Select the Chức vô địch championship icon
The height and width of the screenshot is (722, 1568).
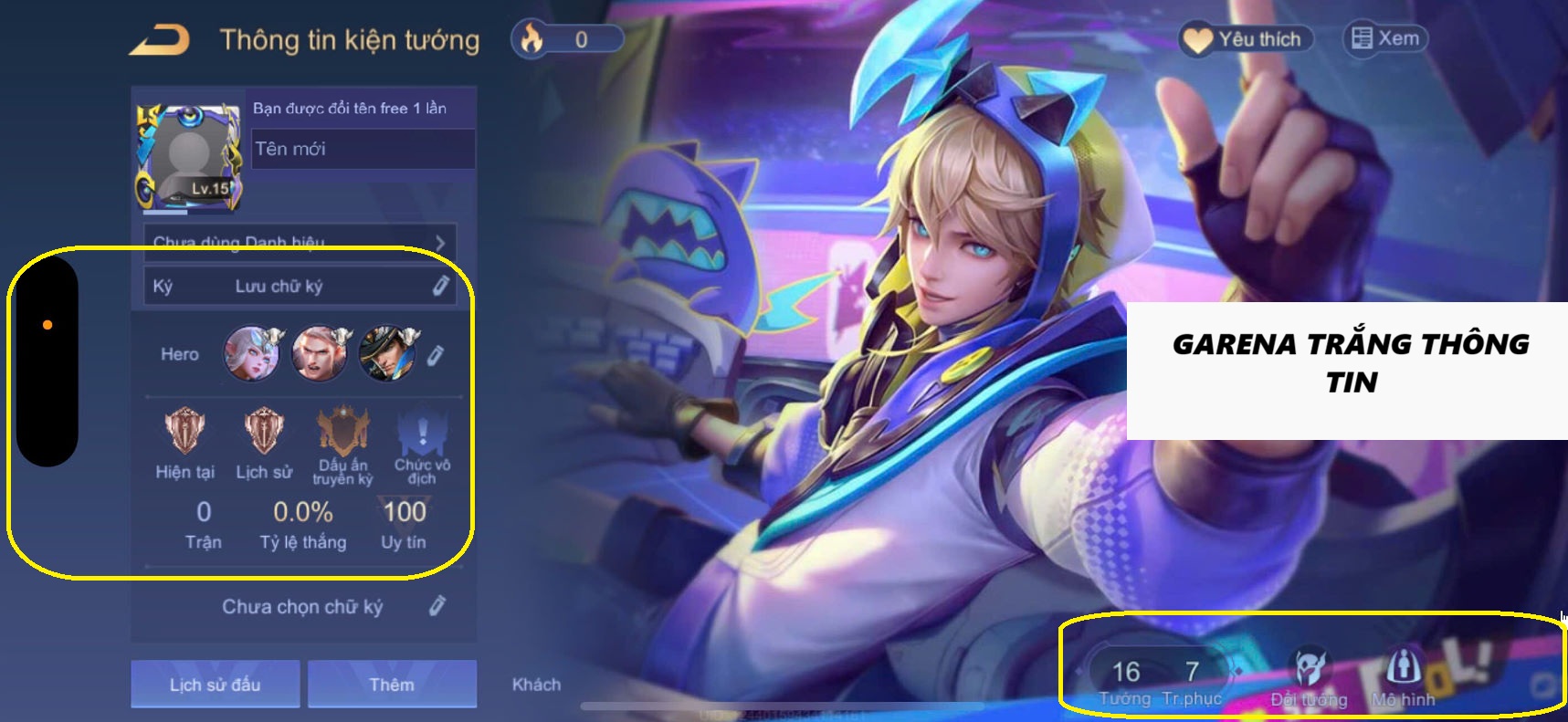tap(420, 429)
